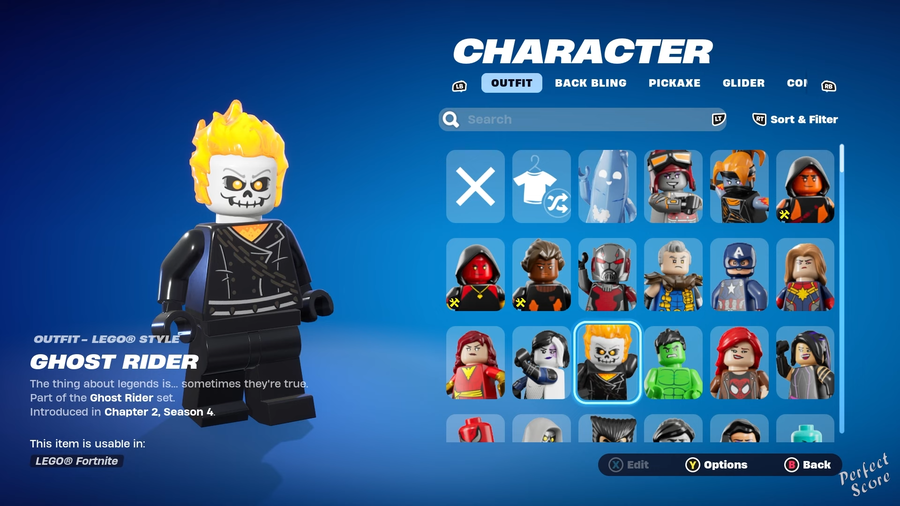Pick the Cable white-haired outfit tile

pos(674,274)
